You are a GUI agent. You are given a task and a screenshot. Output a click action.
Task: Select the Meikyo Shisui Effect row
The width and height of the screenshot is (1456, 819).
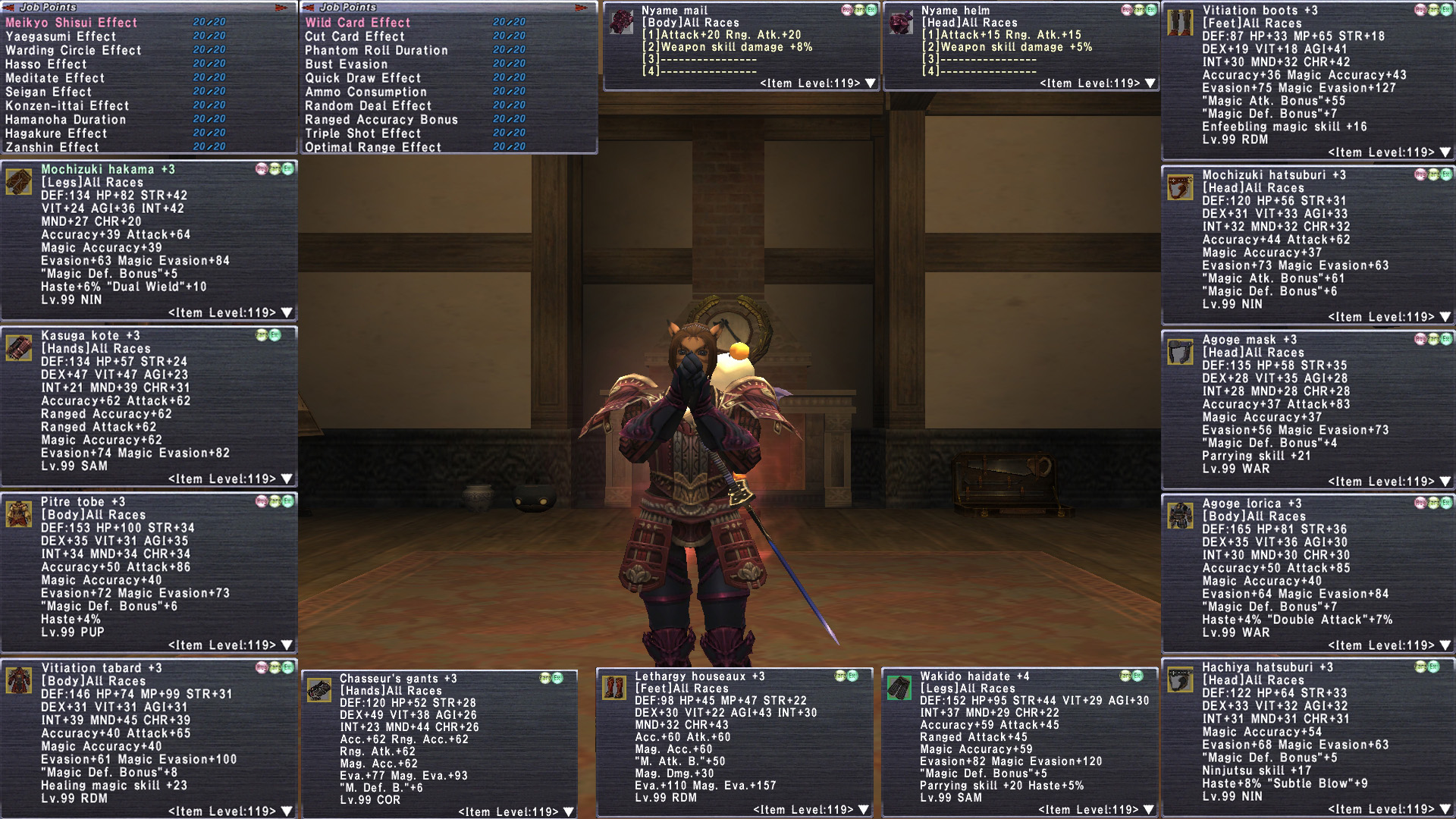(72, 23)
